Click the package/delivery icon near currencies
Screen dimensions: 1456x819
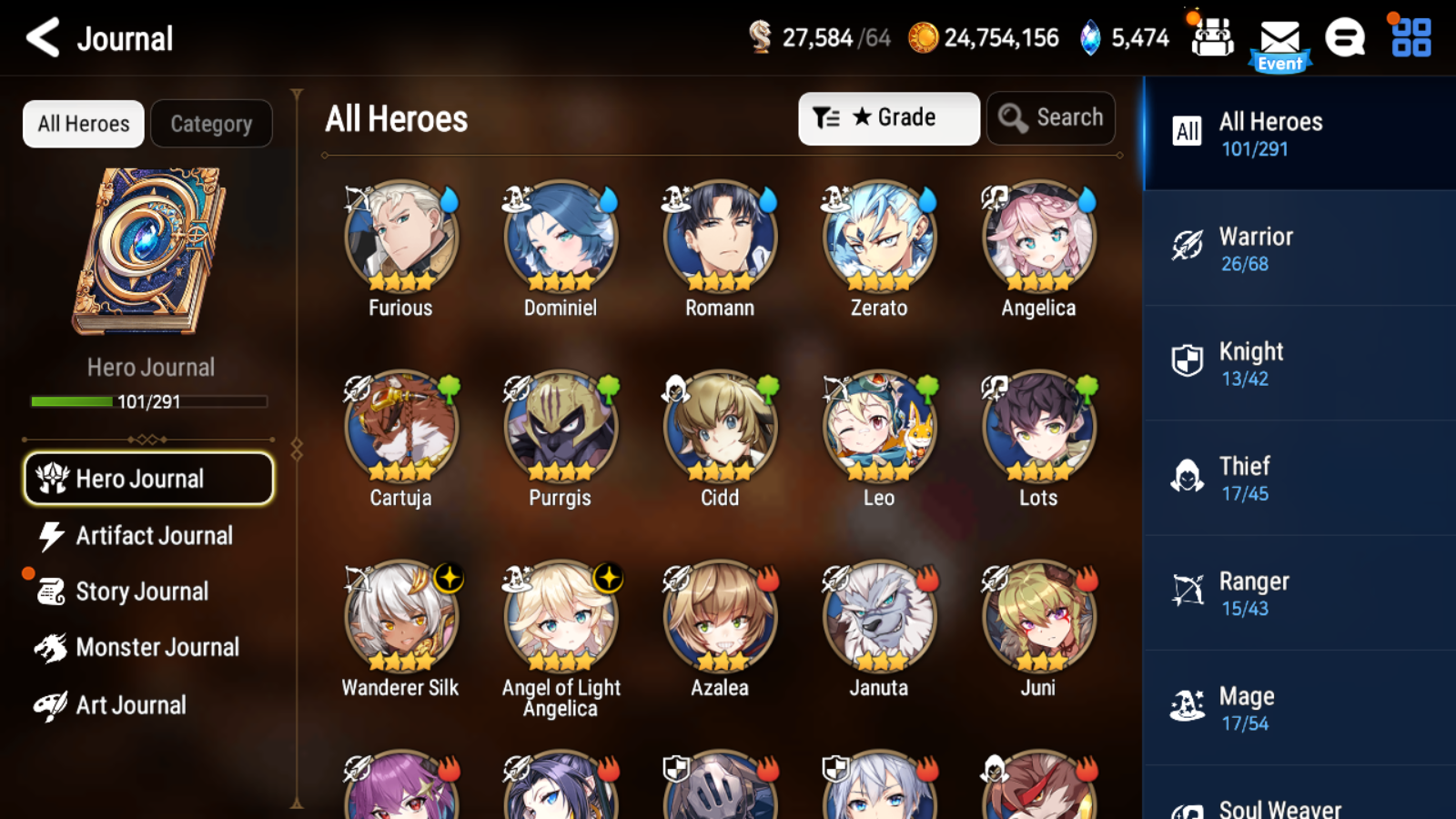1211,38
